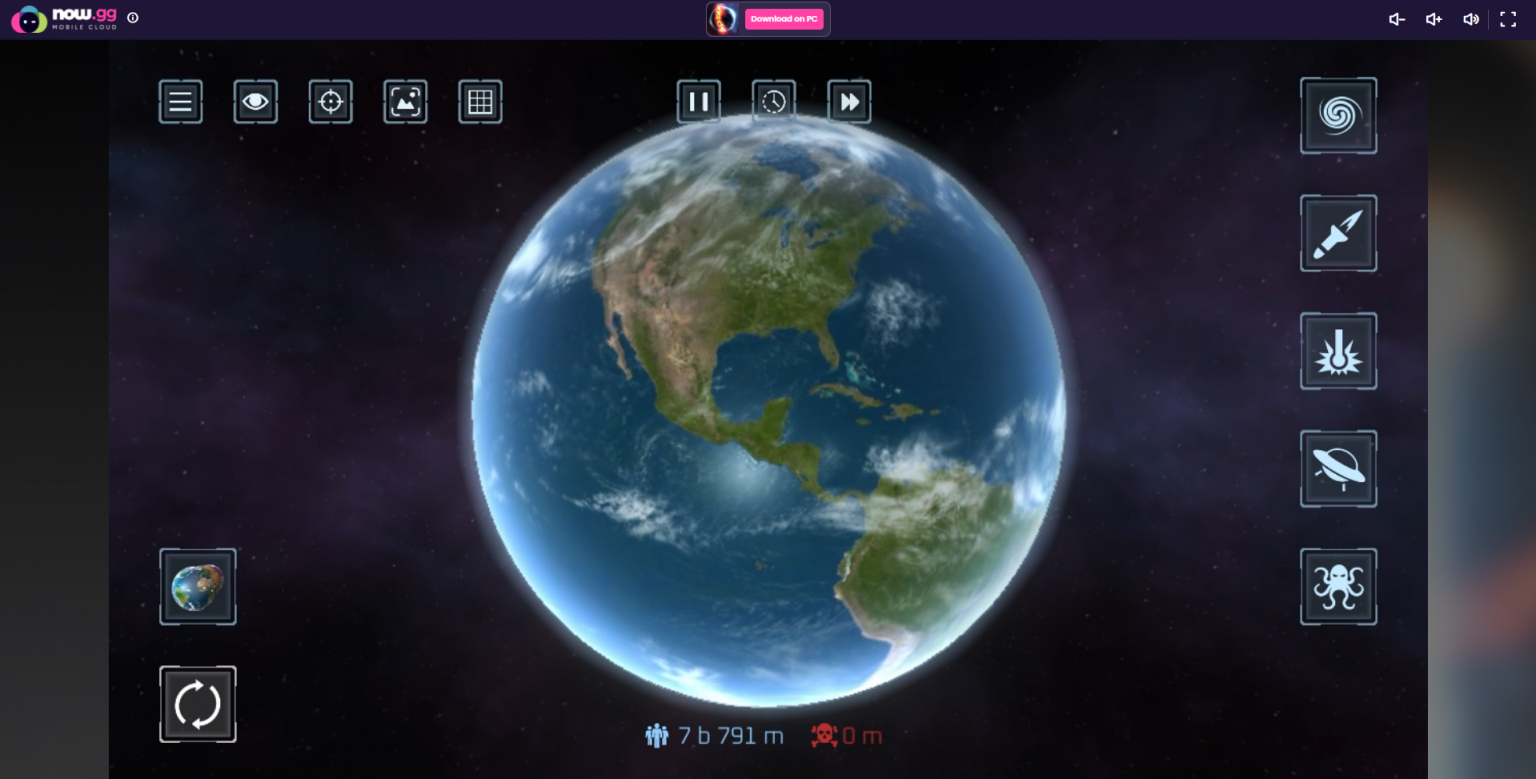Click the time-lapse clock tool
The image size is (1536, 779).
click(x=774, y=101)
